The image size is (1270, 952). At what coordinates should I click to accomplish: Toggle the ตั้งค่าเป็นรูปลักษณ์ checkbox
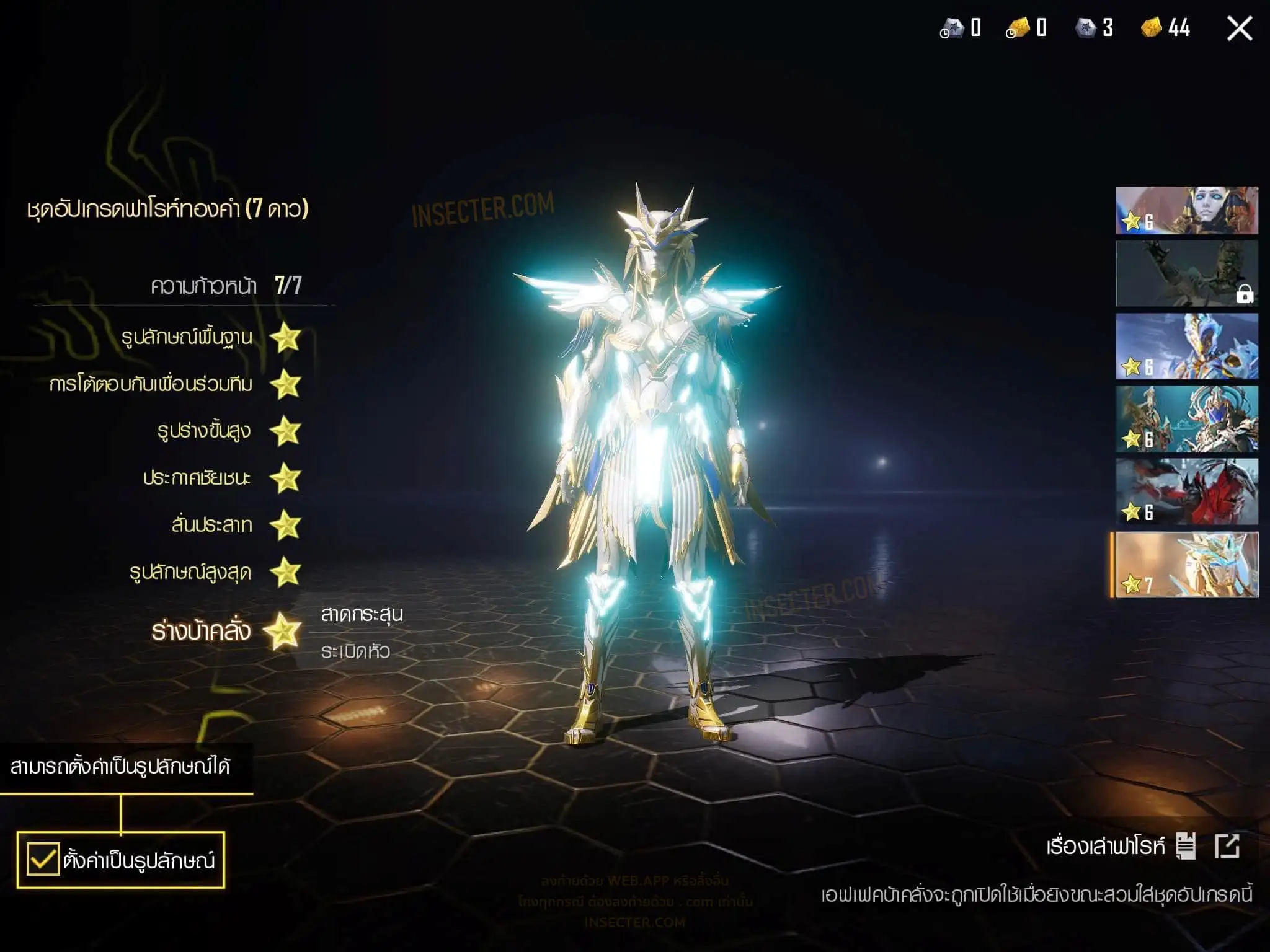[43, 860]
